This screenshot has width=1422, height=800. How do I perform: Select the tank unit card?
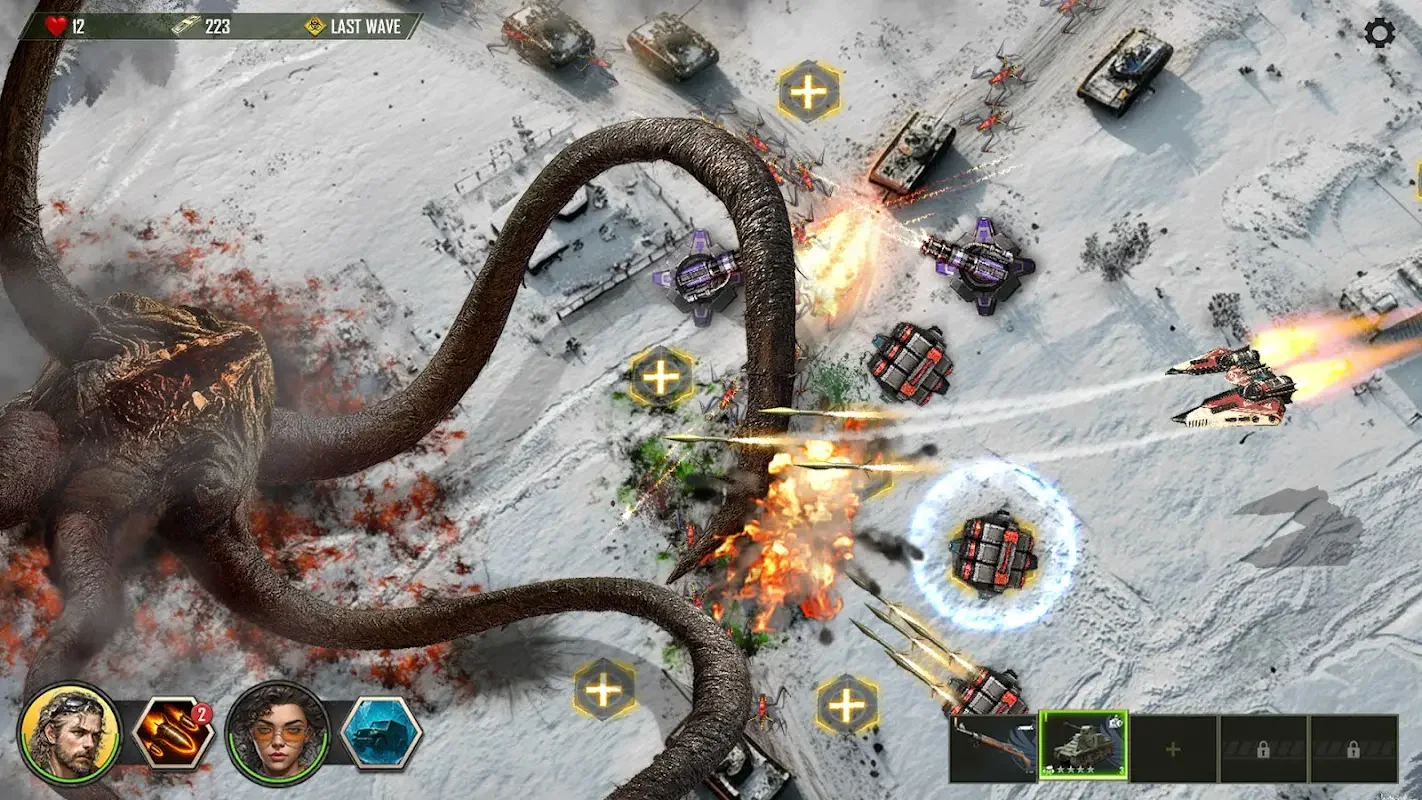(1083, 746)
